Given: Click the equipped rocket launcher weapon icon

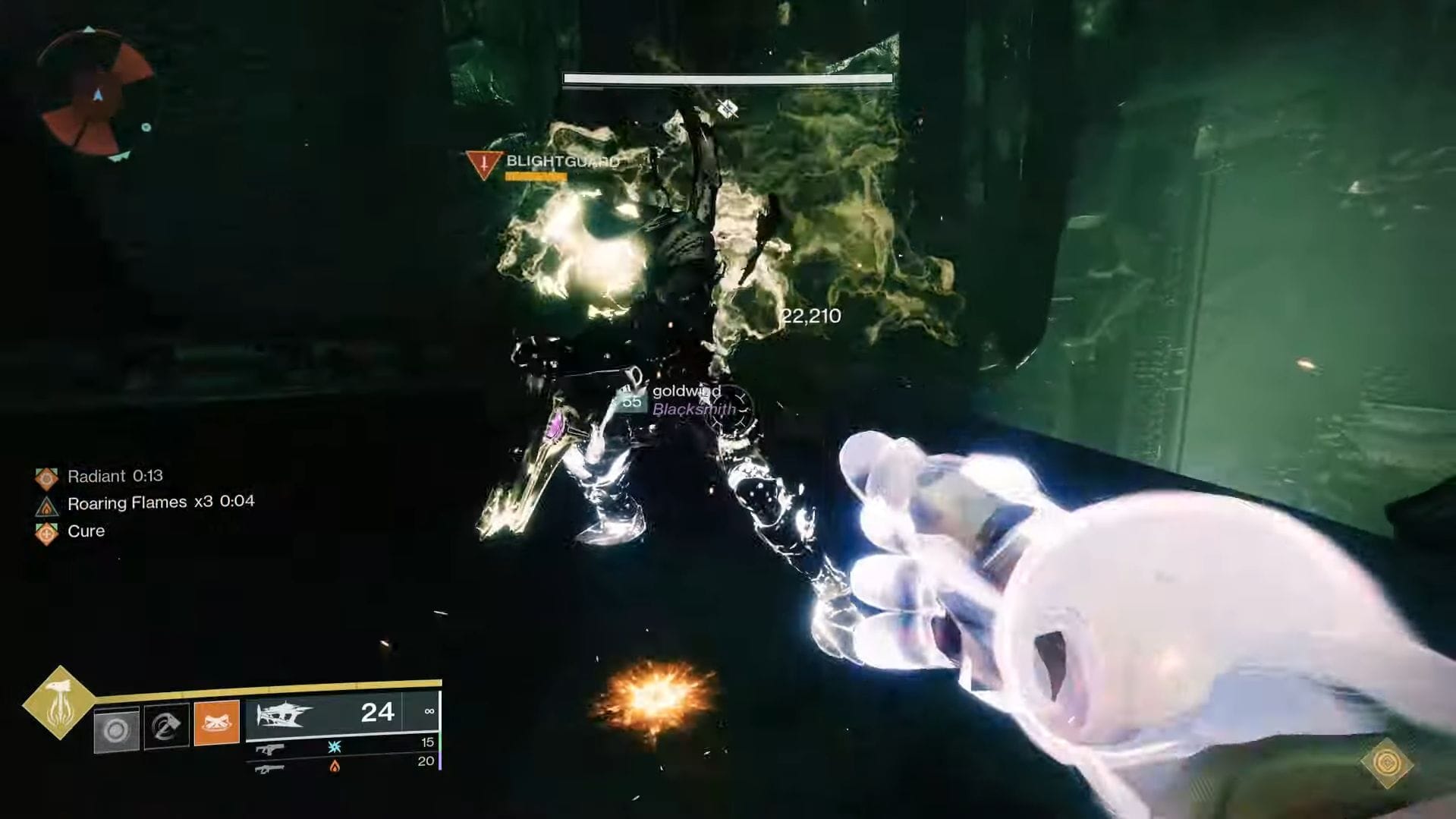Looking at the screenshot, I should click(283, 716).
